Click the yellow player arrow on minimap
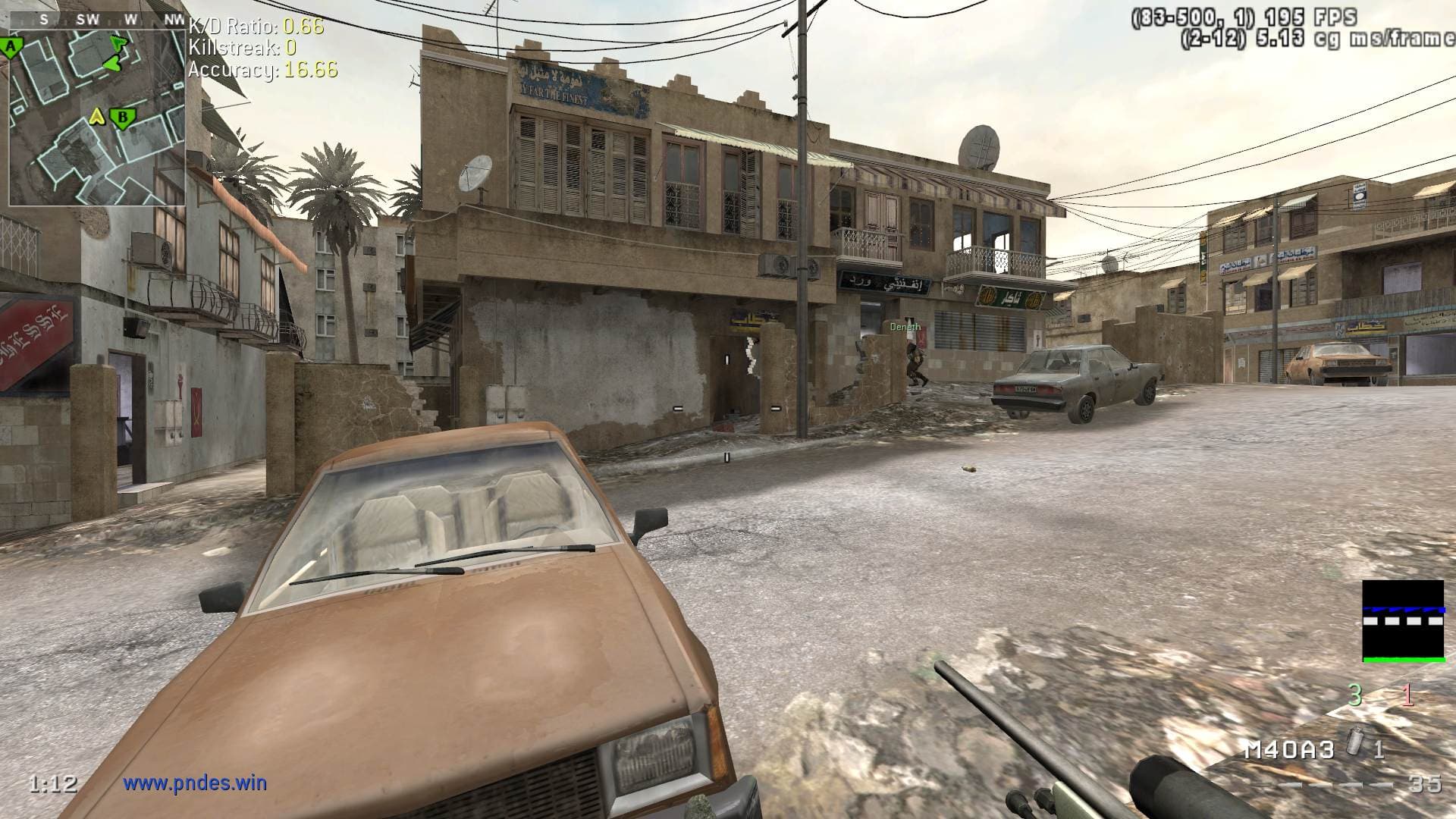The height and width of the screenshot is (819, 1456). pos(97,117)
